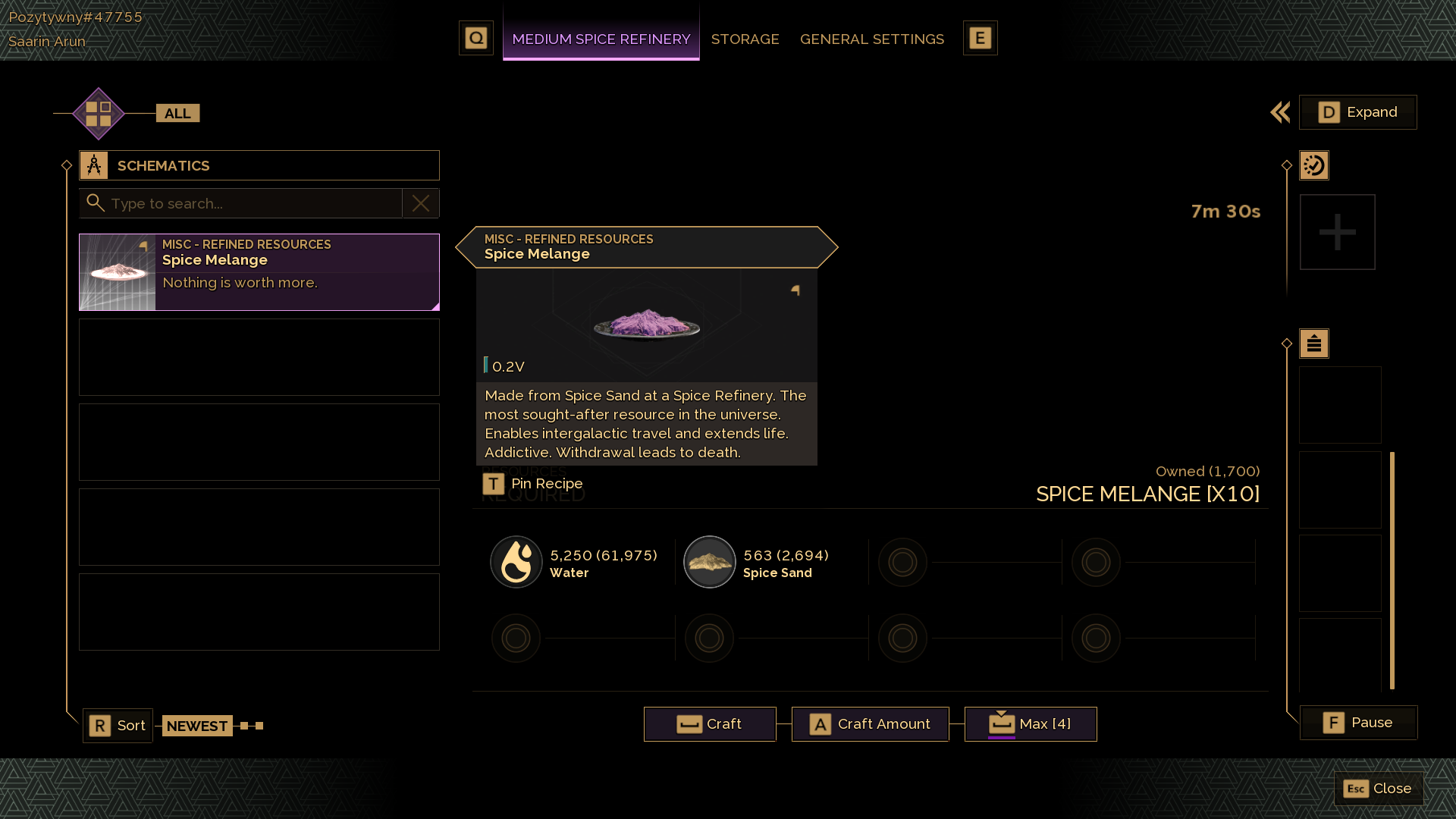The height and width of the screenshot is (819, 1456).
Task: Select the ALL category filter
Action: click(177, 113)
